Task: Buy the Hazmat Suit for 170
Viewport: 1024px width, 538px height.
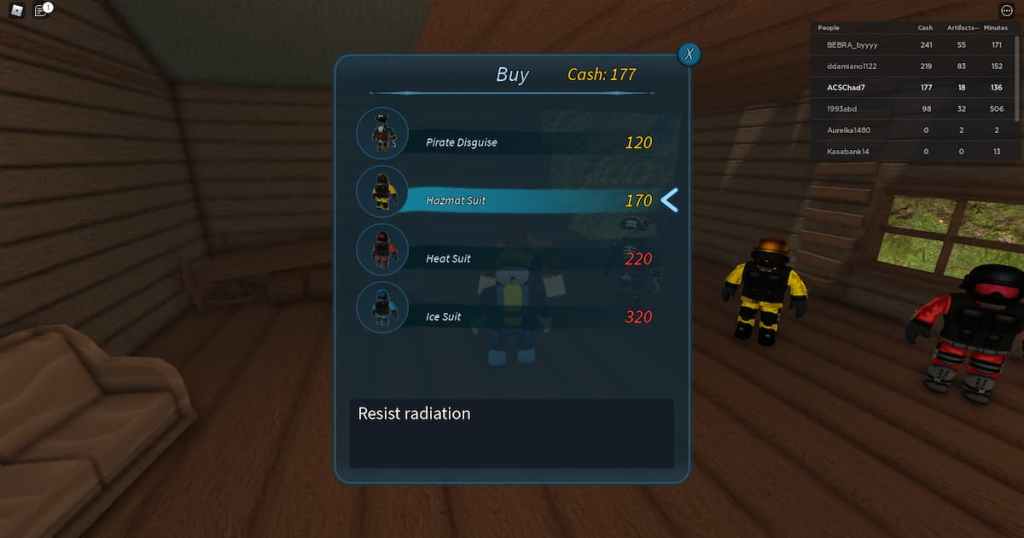Action: [x=520, y=200]
